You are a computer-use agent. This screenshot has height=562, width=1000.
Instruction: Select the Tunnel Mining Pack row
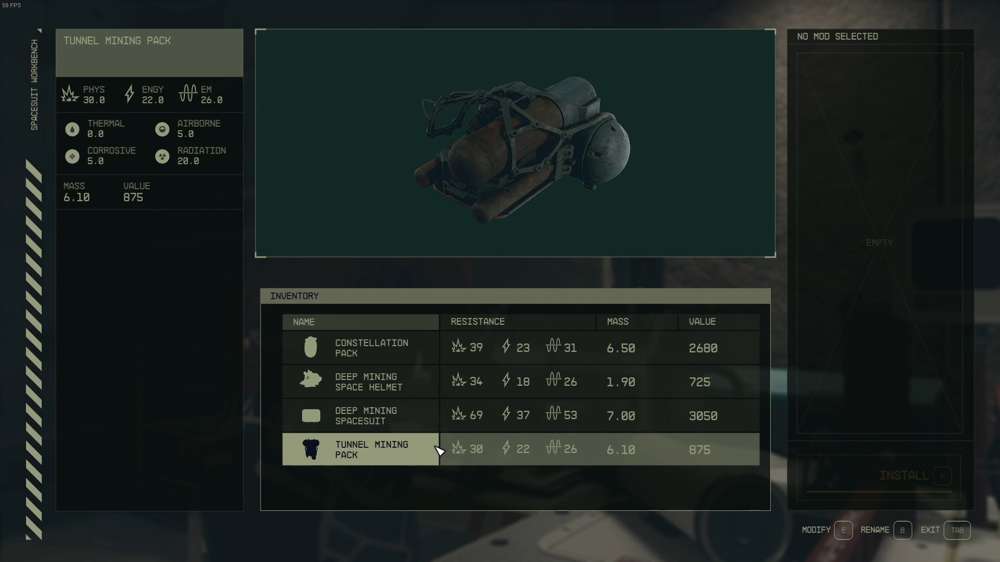(x=371, y=449)
